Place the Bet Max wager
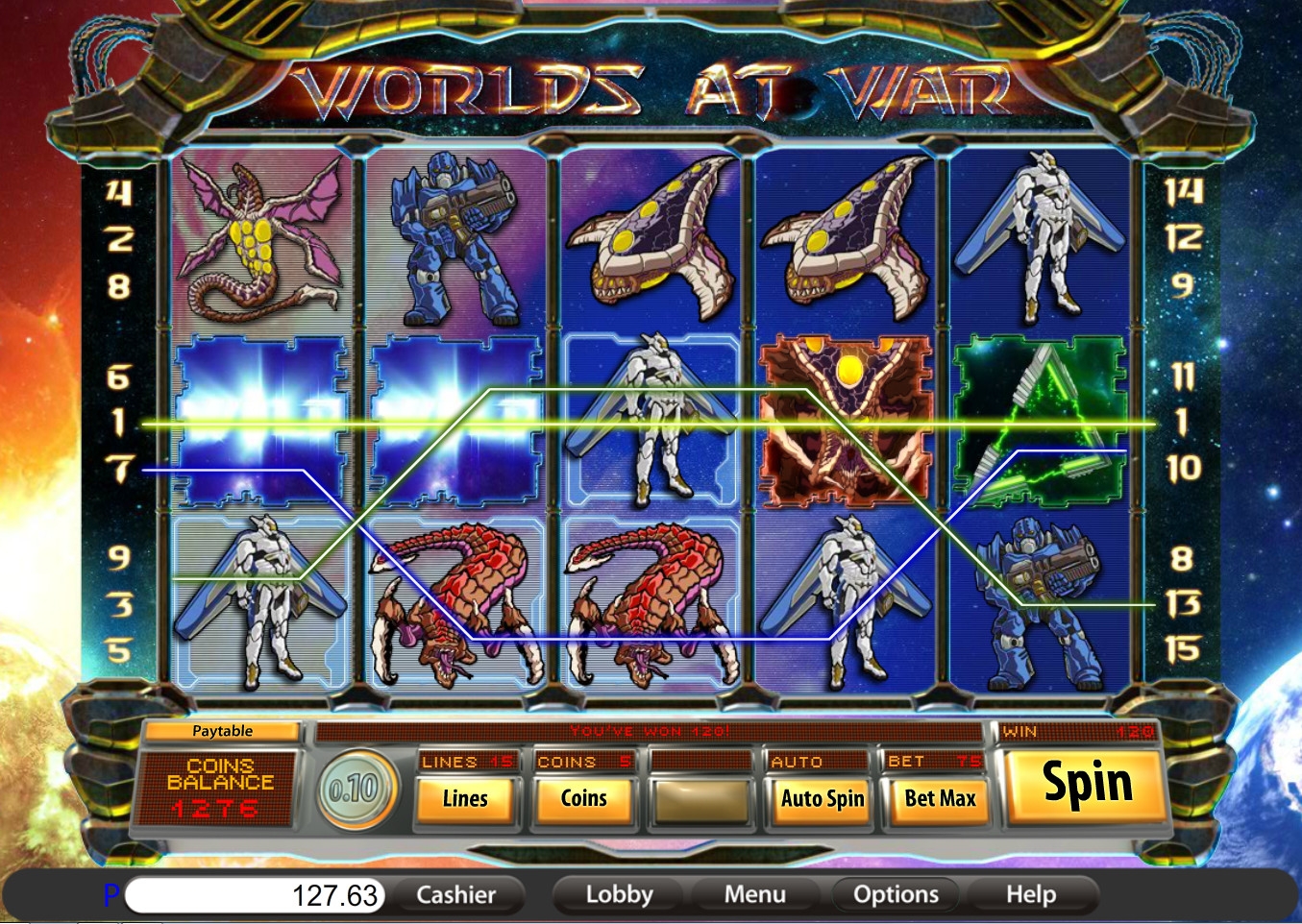The width and height of the screenshot is (1302, 924). click(940, 799)
